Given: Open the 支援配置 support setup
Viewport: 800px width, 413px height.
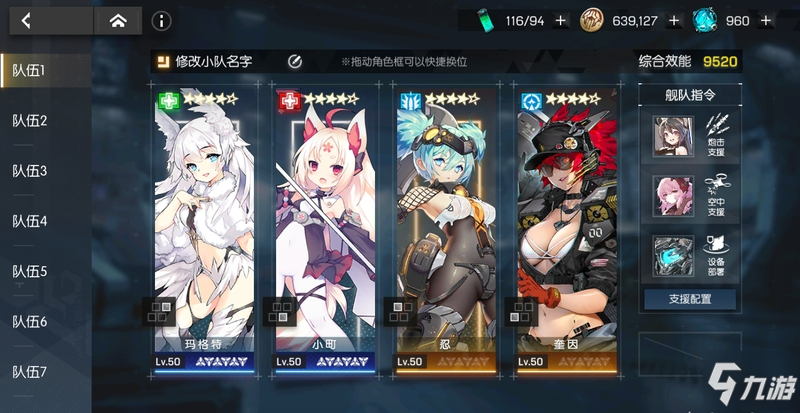Looking at the screenshot, I should [689, 299].
